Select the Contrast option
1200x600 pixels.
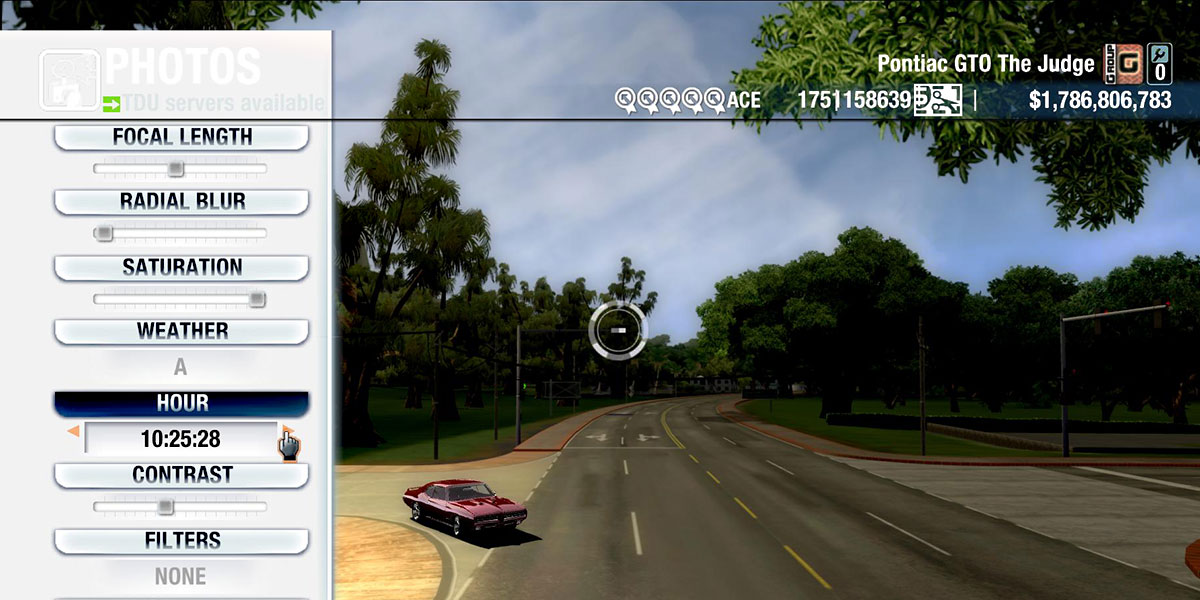[181, 474]
